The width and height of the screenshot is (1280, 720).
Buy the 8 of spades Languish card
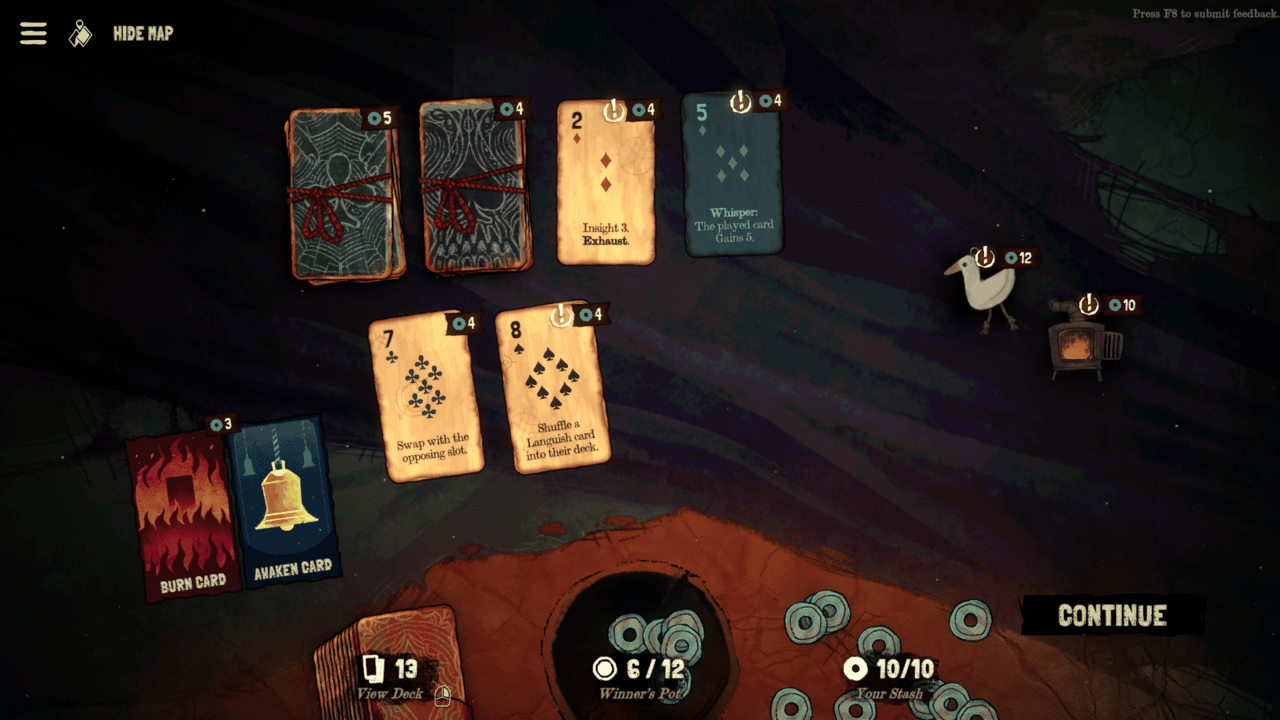pos(553,390)
